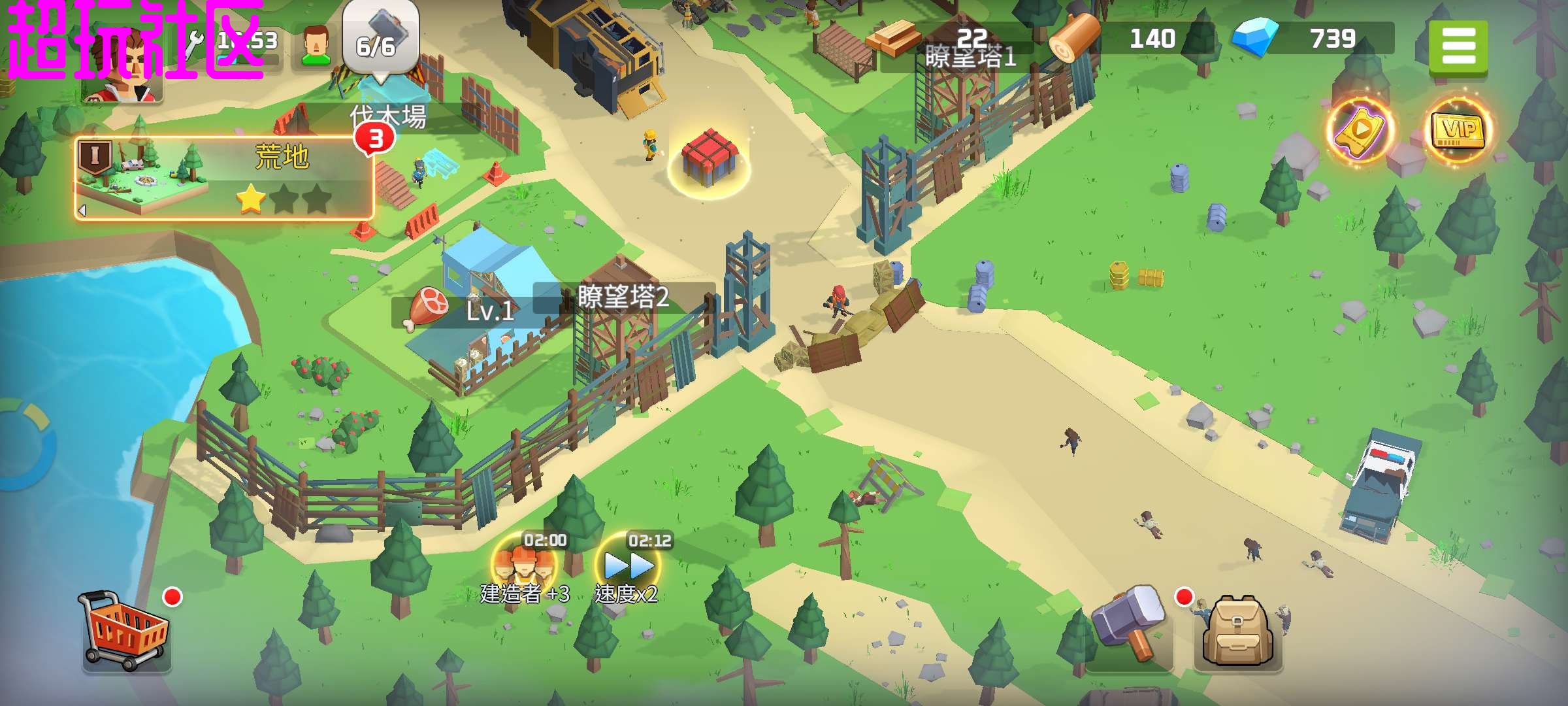The width and height of the screenshot is (1568, 706).
Task: Open the backpack inventory
Action: click(1238, 632)
